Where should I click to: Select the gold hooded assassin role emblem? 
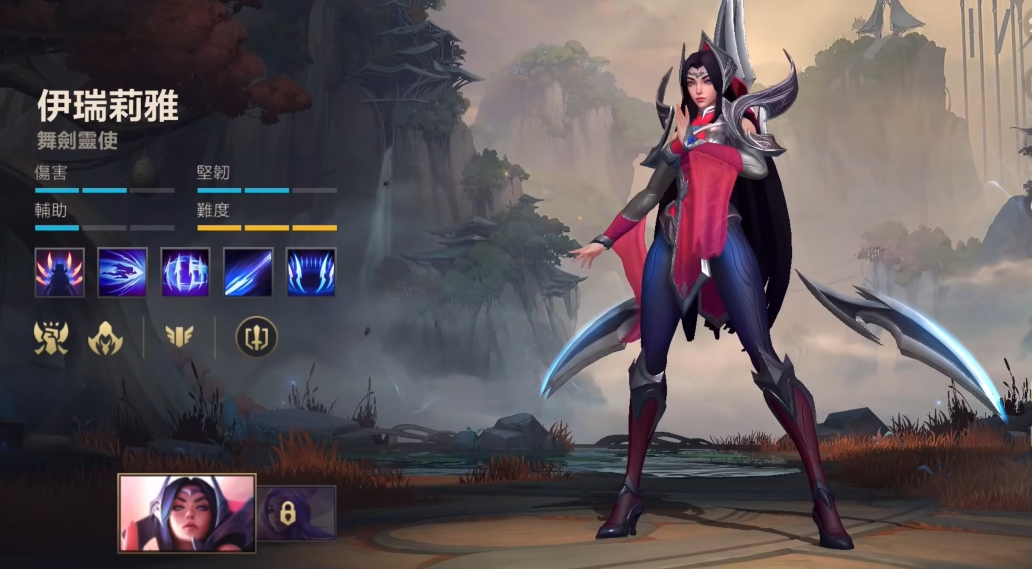(x=104, y=339)
